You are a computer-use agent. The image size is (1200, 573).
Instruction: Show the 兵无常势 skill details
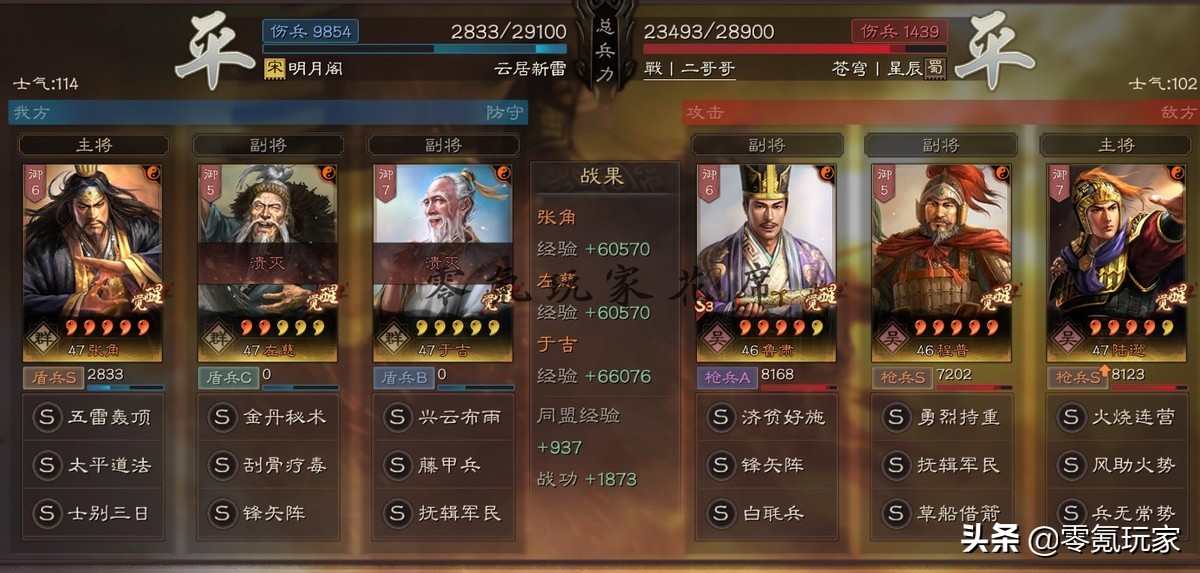(x=1116, y=513)
